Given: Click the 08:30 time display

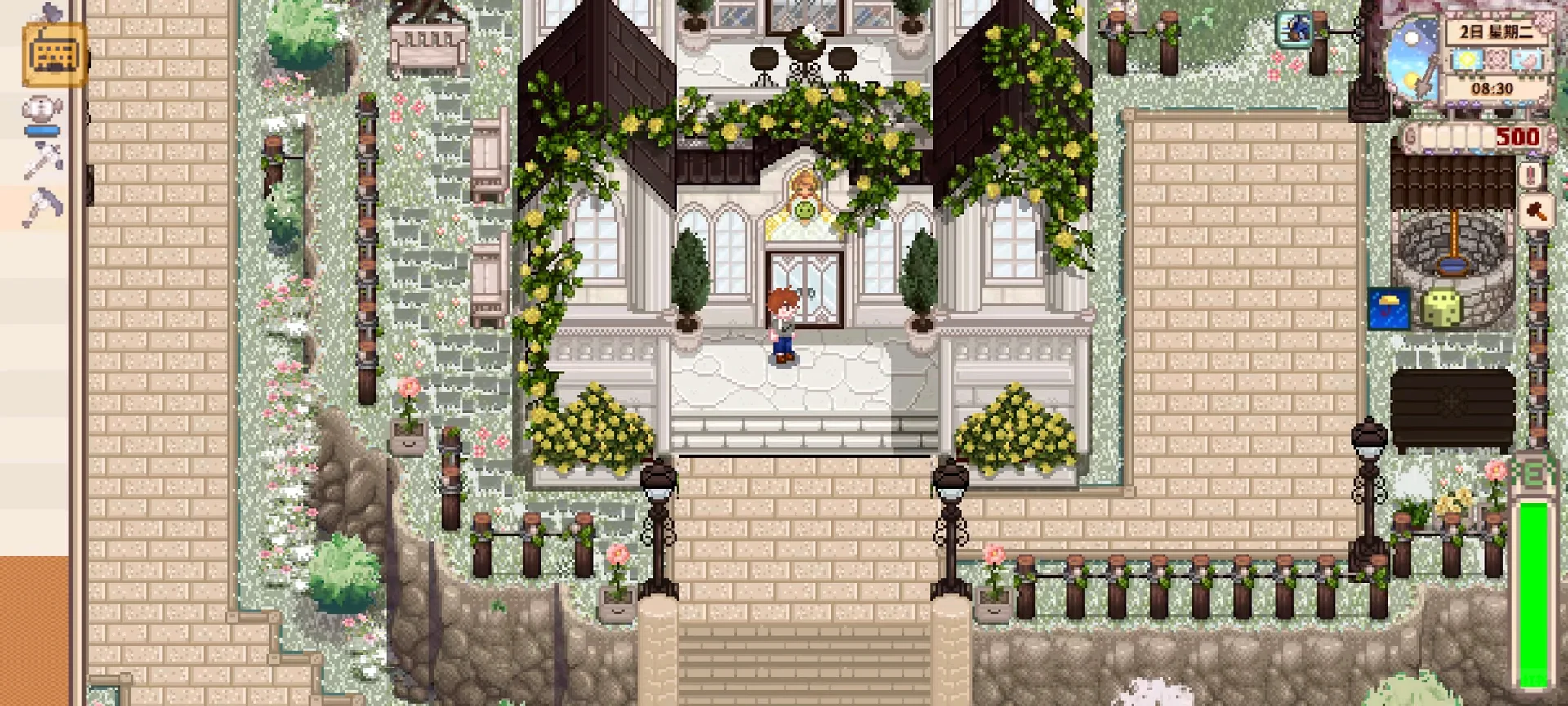Looking at the screenshot, I should click(x=1493, y=86).
